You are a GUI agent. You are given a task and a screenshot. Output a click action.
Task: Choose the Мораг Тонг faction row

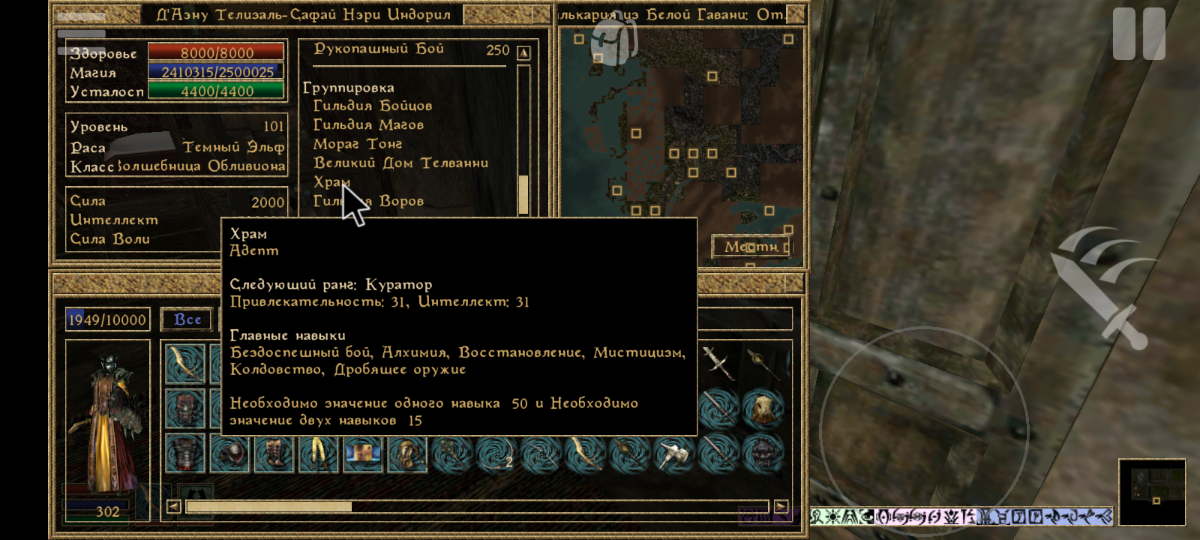click(x=357, y=144)
